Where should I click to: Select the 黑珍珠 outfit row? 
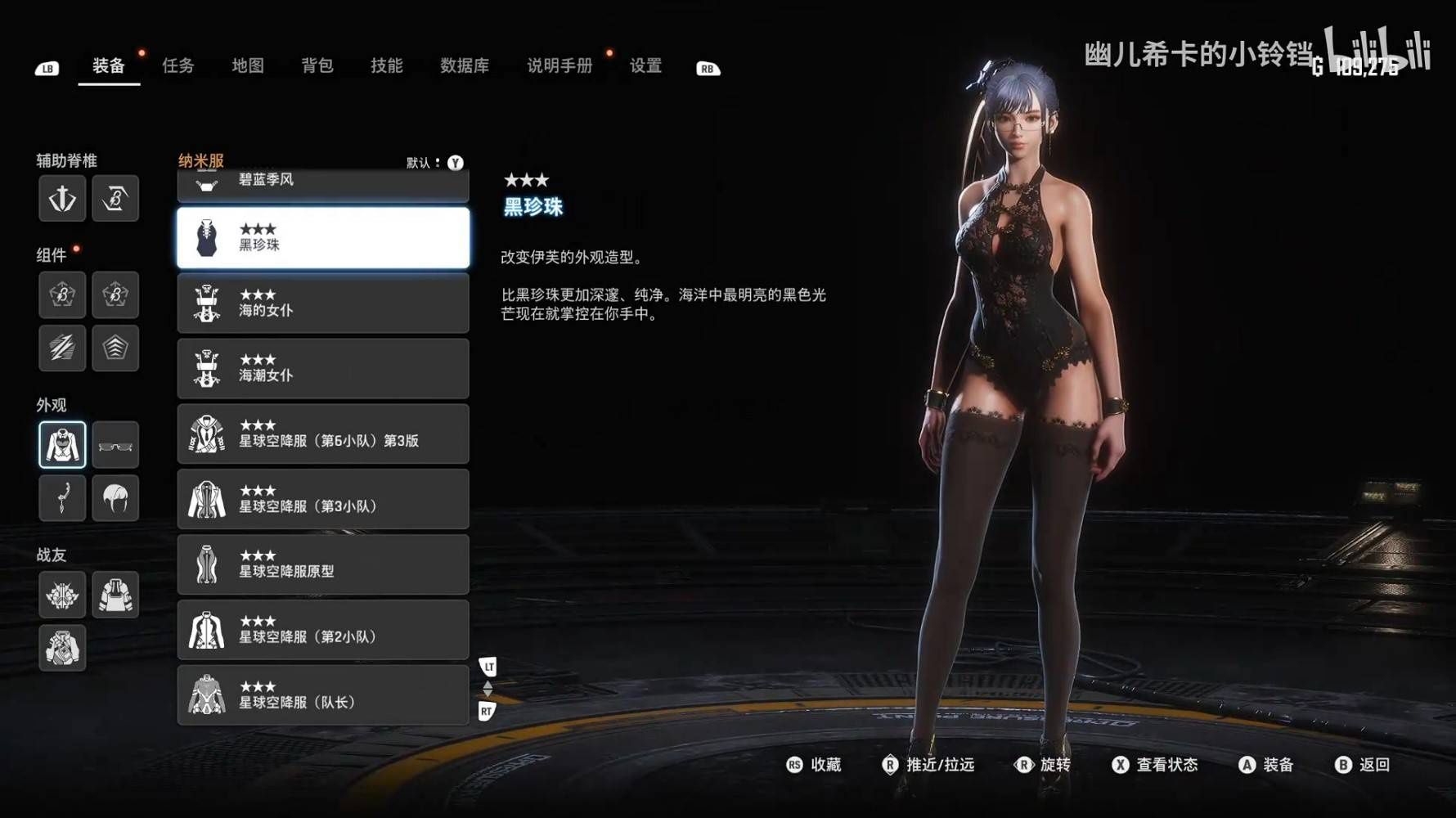click(323, 238)
